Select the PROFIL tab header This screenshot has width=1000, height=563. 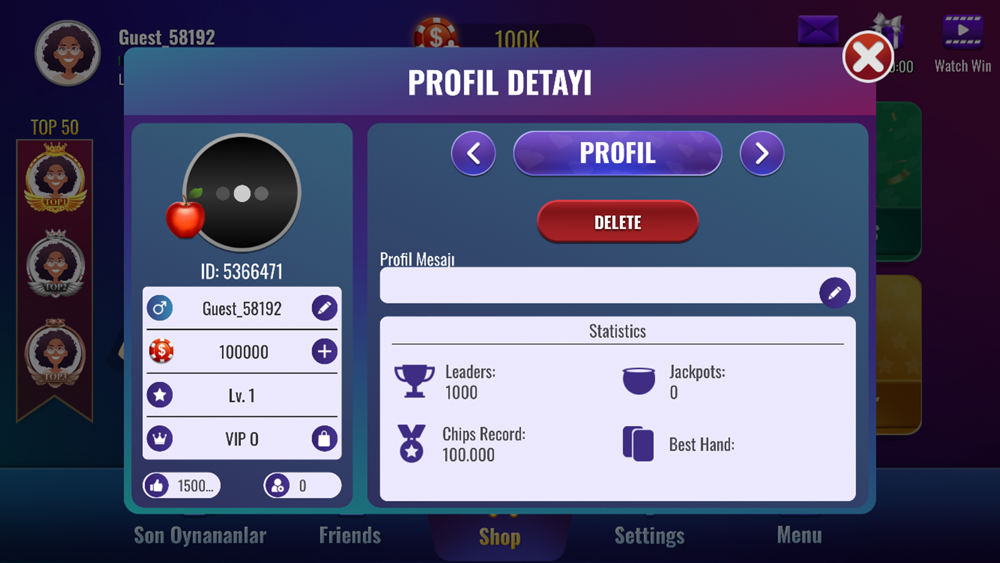pos(617,153)
